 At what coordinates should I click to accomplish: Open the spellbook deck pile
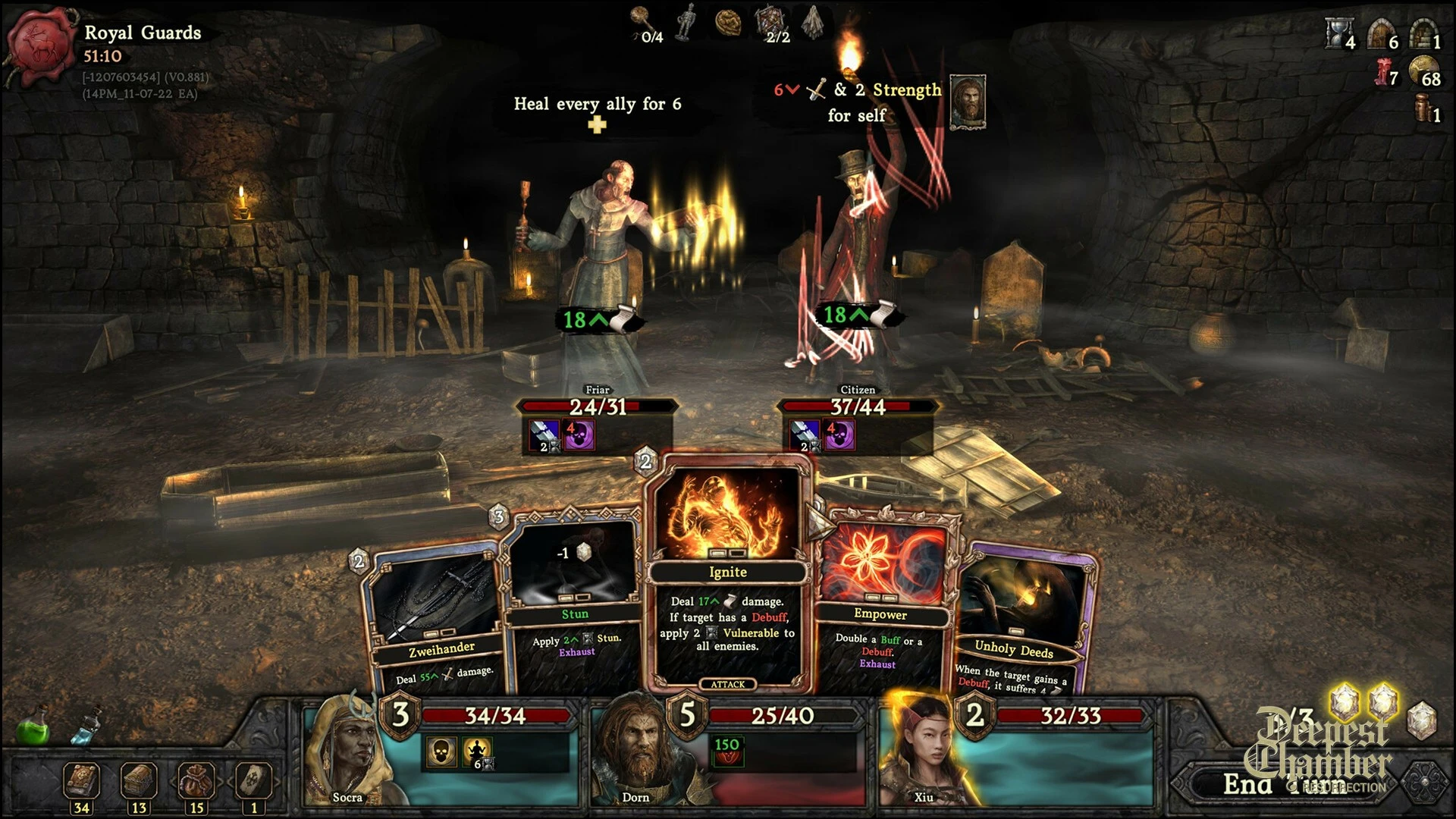point(81,781)
